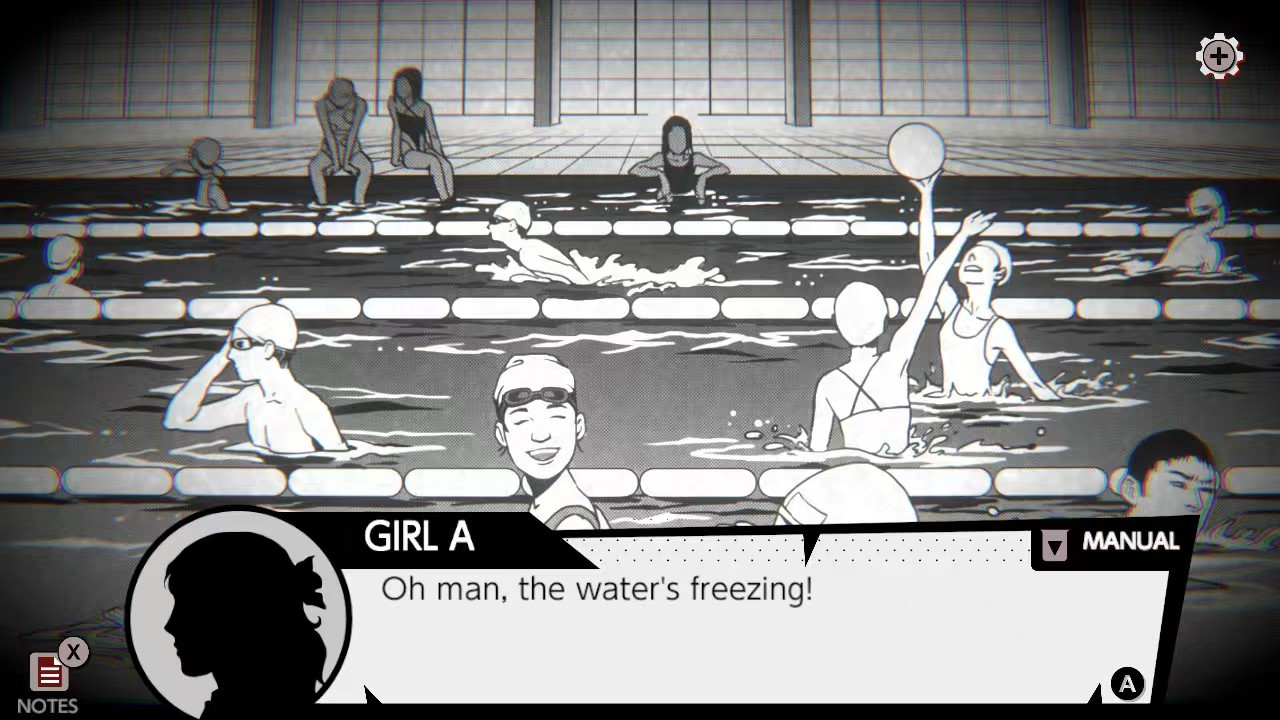Viewport: 1280px width, 720px height.
Task: Click the plus symbol inside the gear icon
Action: pyautogui.click(x=1219, y=57)
